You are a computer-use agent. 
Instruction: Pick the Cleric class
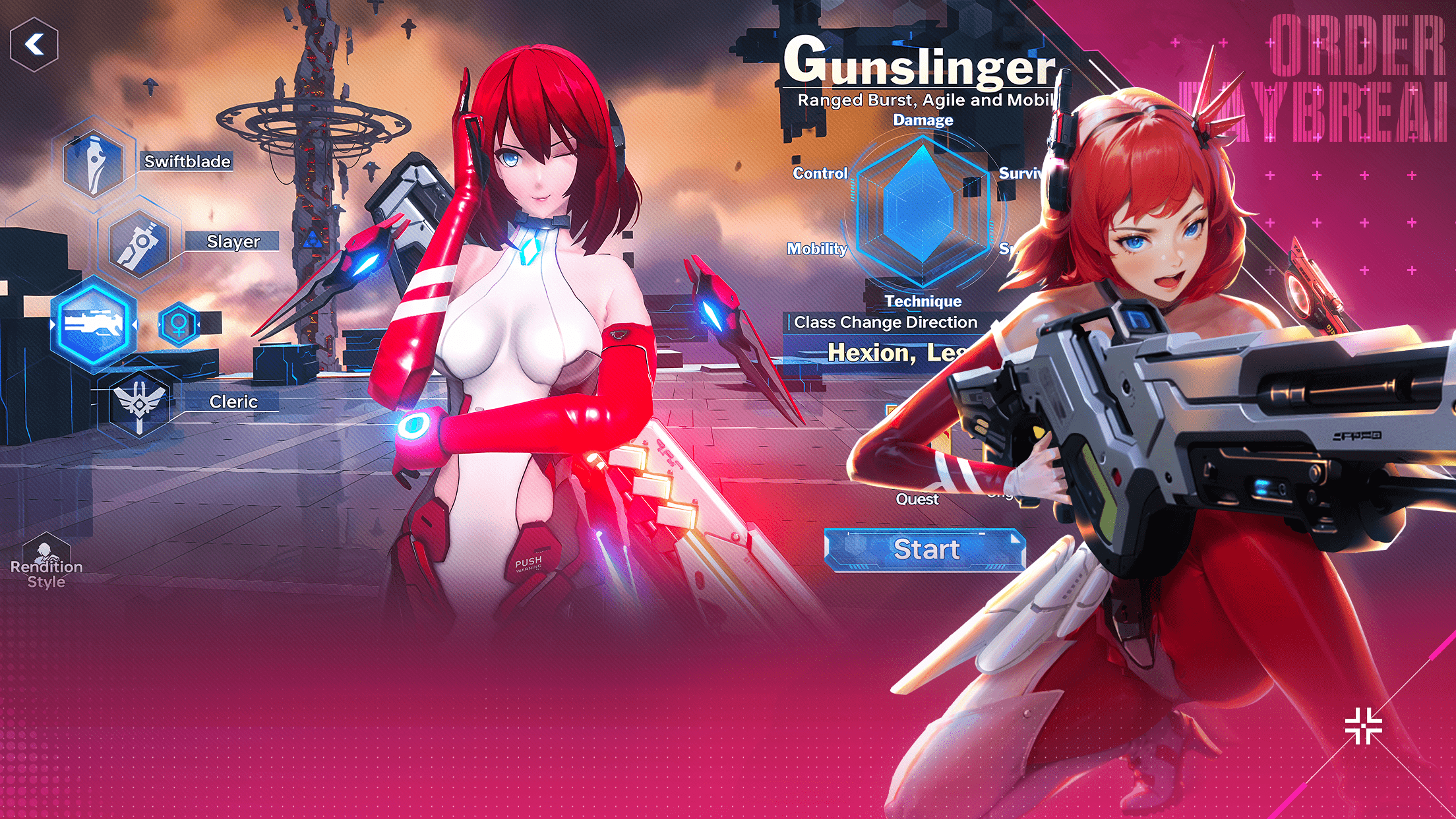(x=139, y=402)
